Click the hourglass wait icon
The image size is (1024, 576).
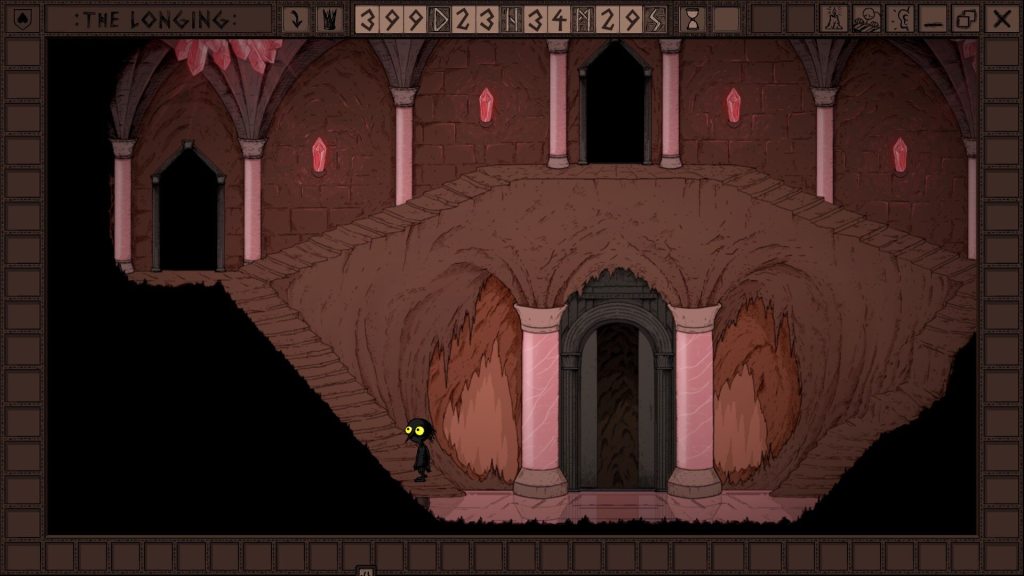(x=691, y=18)
